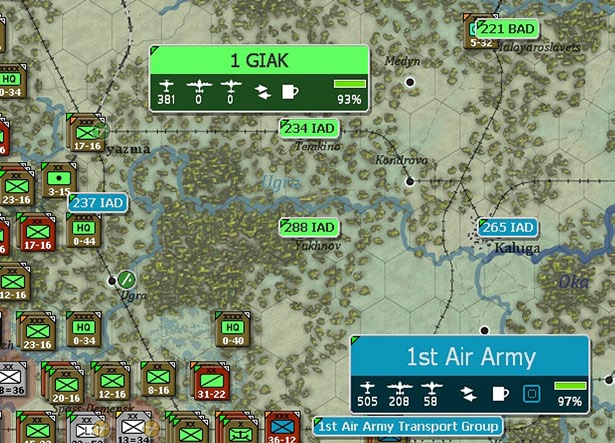Click the square icon in 1st Air Army panel

533,393
